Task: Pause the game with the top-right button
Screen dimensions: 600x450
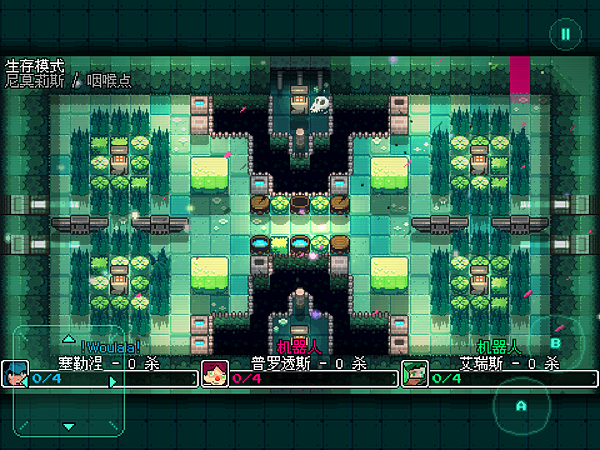Action: coord(565,34)
